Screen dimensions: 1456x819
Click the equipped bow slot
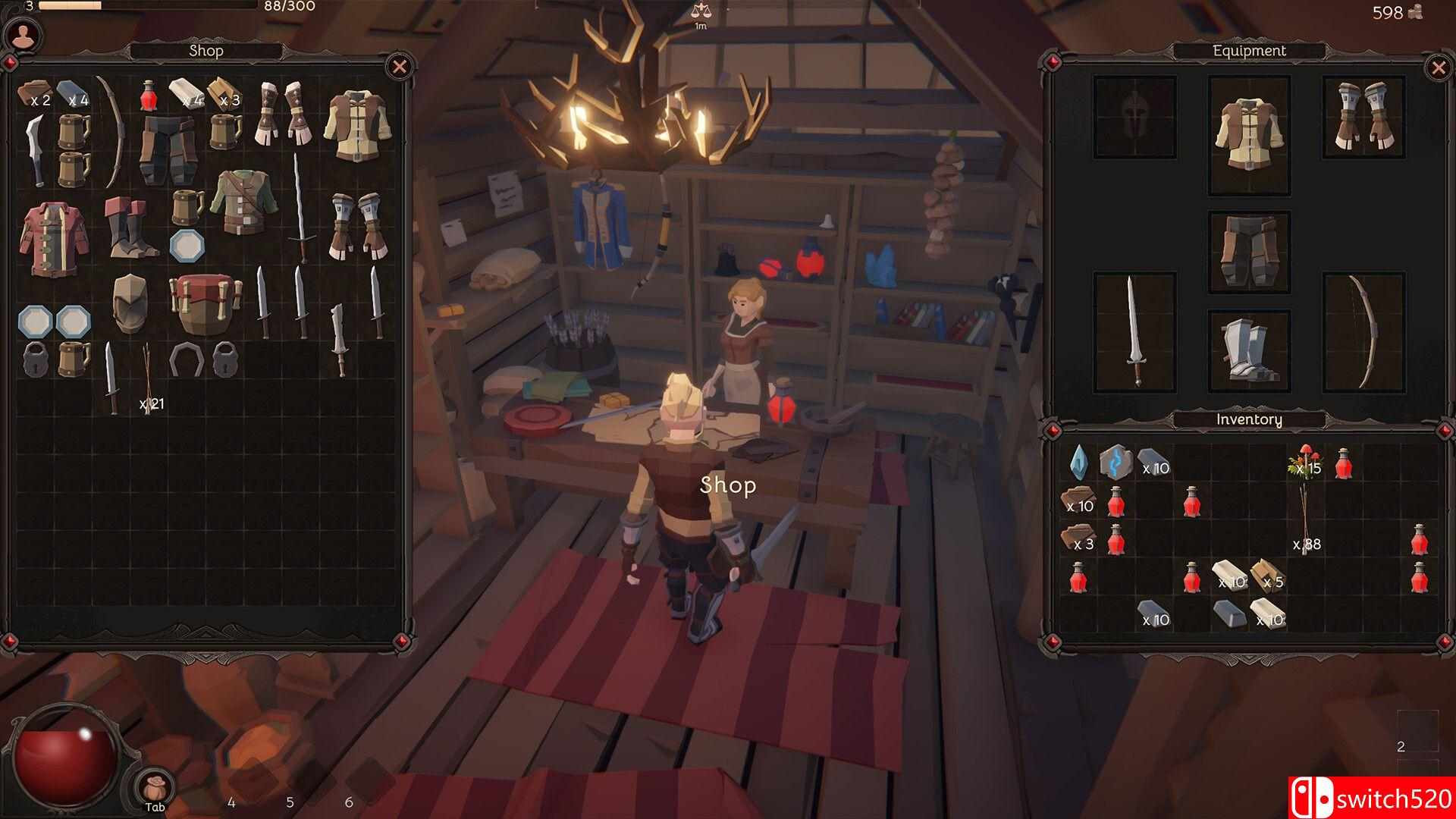1363,331
